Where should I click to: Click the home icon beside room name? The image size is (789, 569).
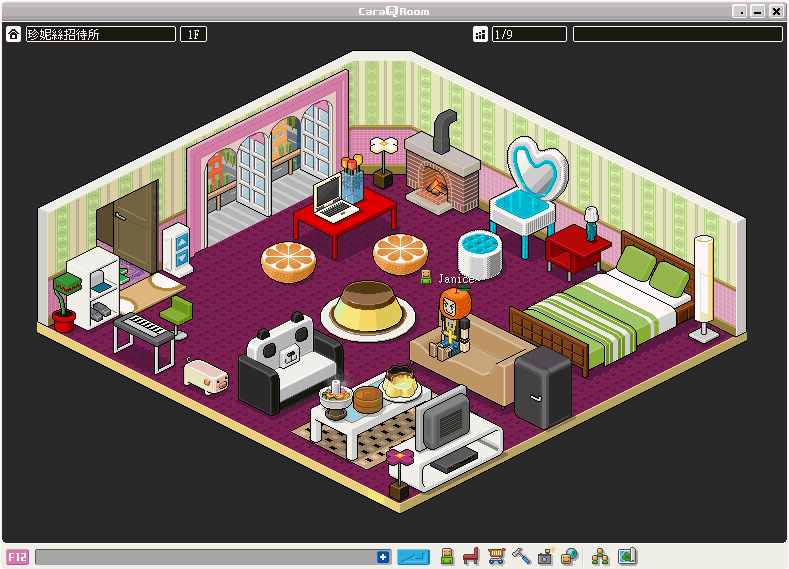pos(14,34)
